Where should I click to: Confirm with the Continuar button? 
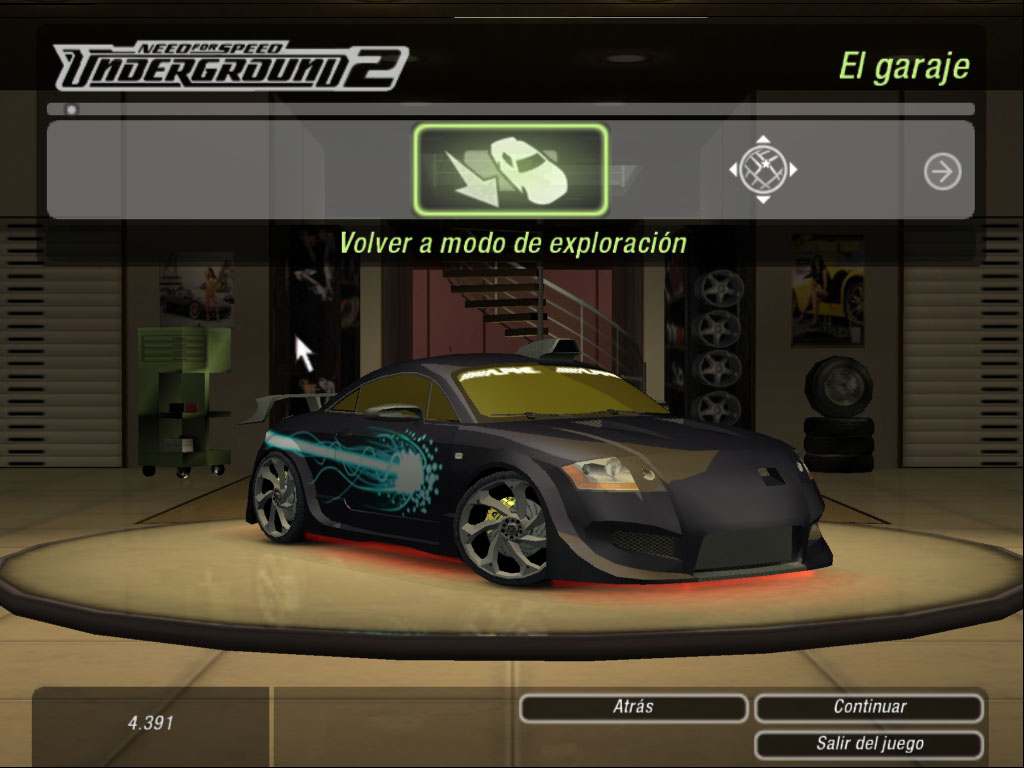(869, 707)
